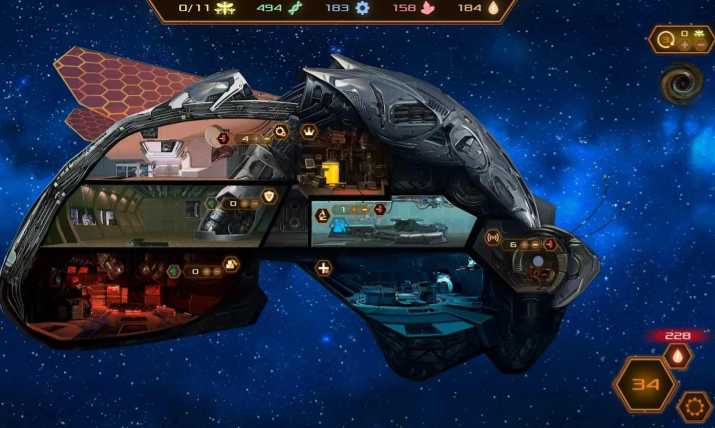
Task: Click the red arrow icon in the top room
Action: (x=223, y=137)
